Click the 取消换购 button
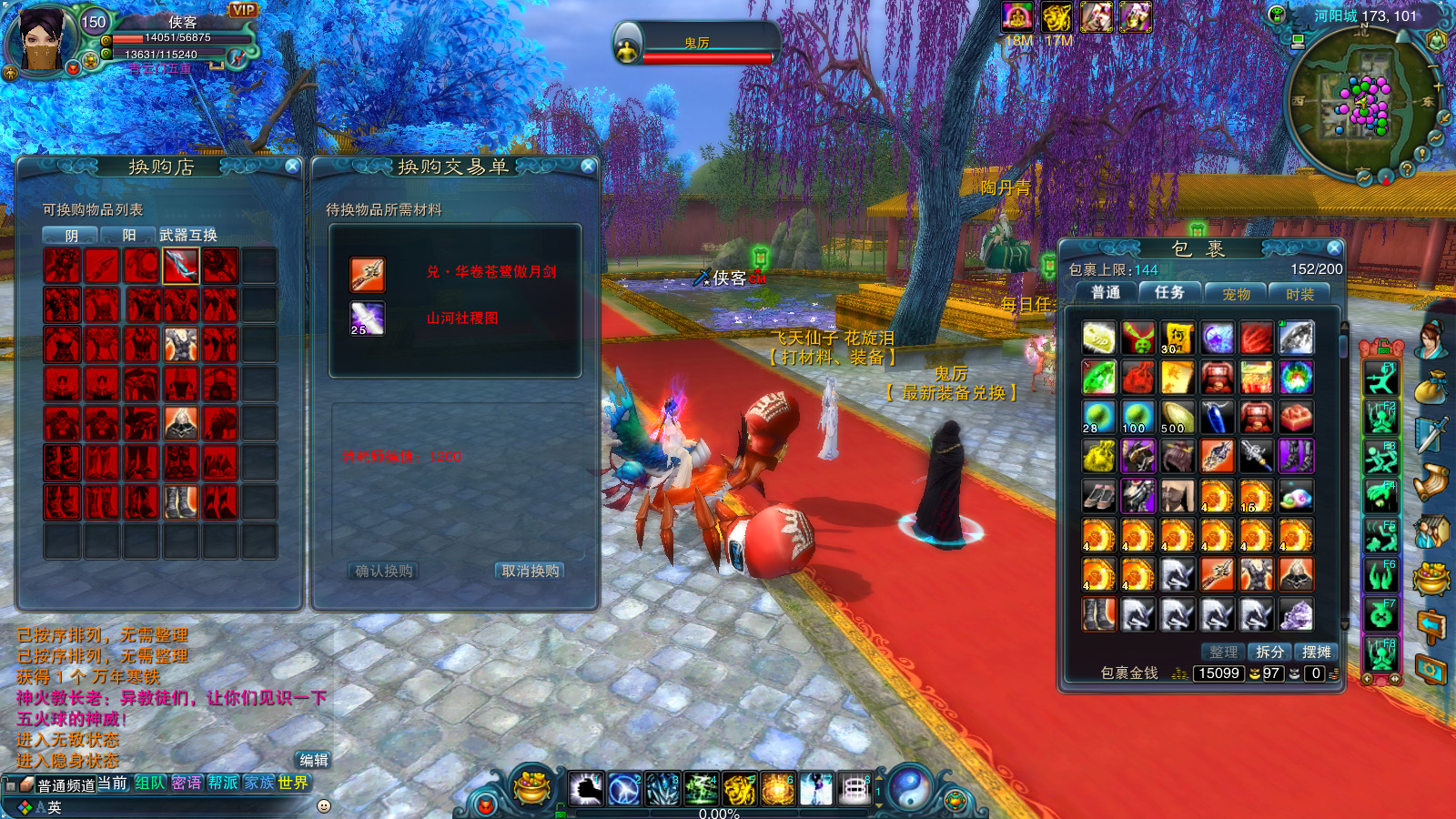This screenshot has width=1456, height=819. (x=530, y=571)
